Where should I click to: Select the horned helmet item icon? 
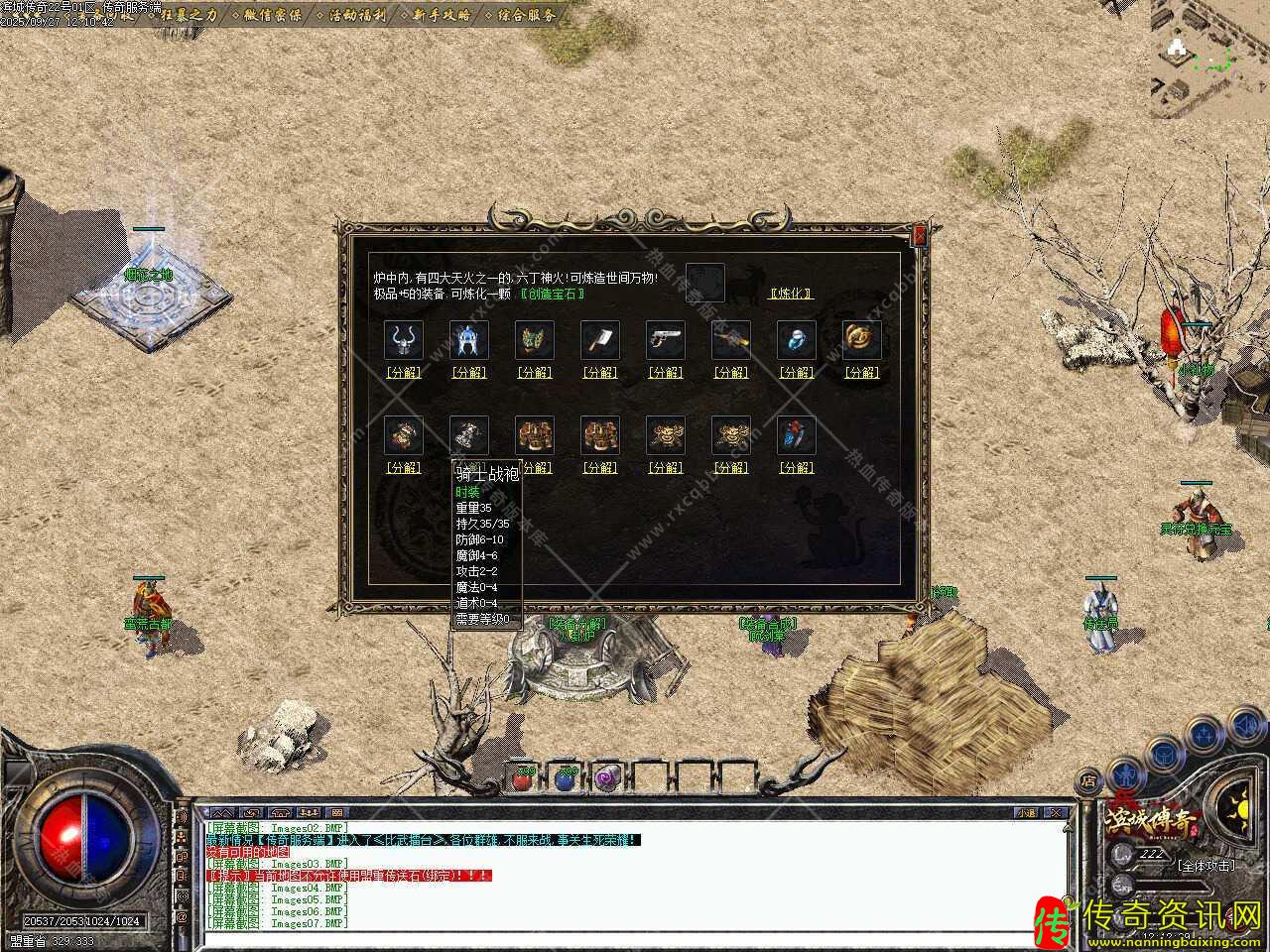(x=404, y=340)
